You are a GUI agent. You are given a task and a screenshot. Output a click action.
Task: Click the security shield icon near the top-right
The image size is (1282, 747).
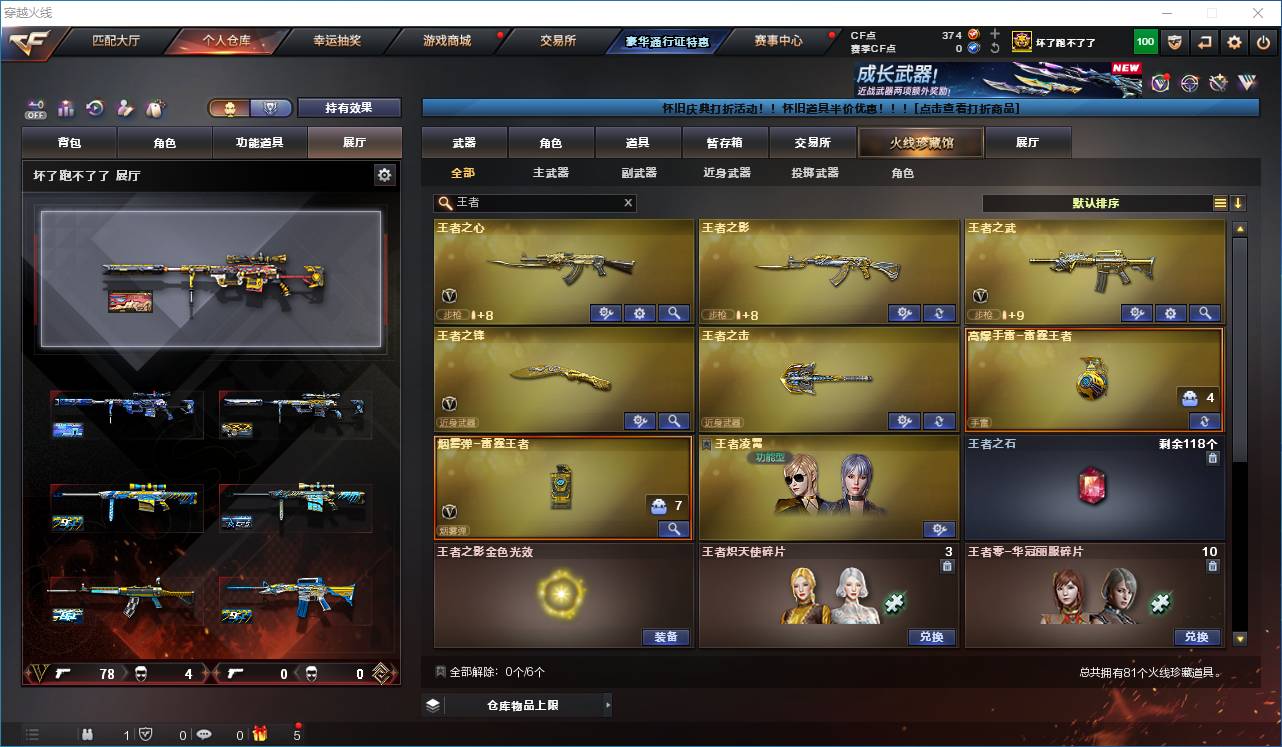tap(1175, 42)
